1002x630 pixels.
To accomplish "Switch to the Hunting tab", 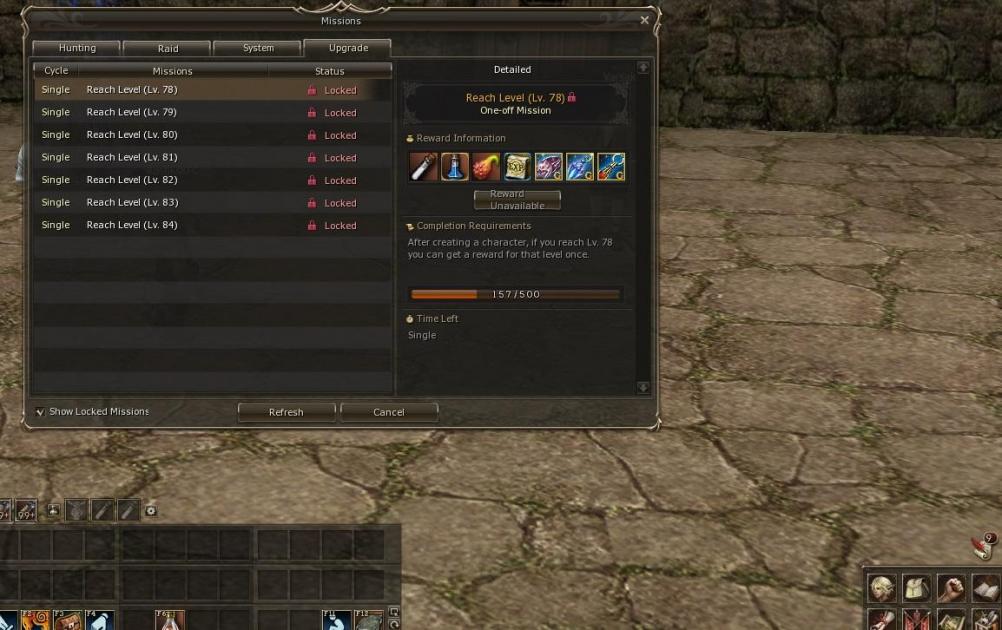I will [x=77, y=48].
